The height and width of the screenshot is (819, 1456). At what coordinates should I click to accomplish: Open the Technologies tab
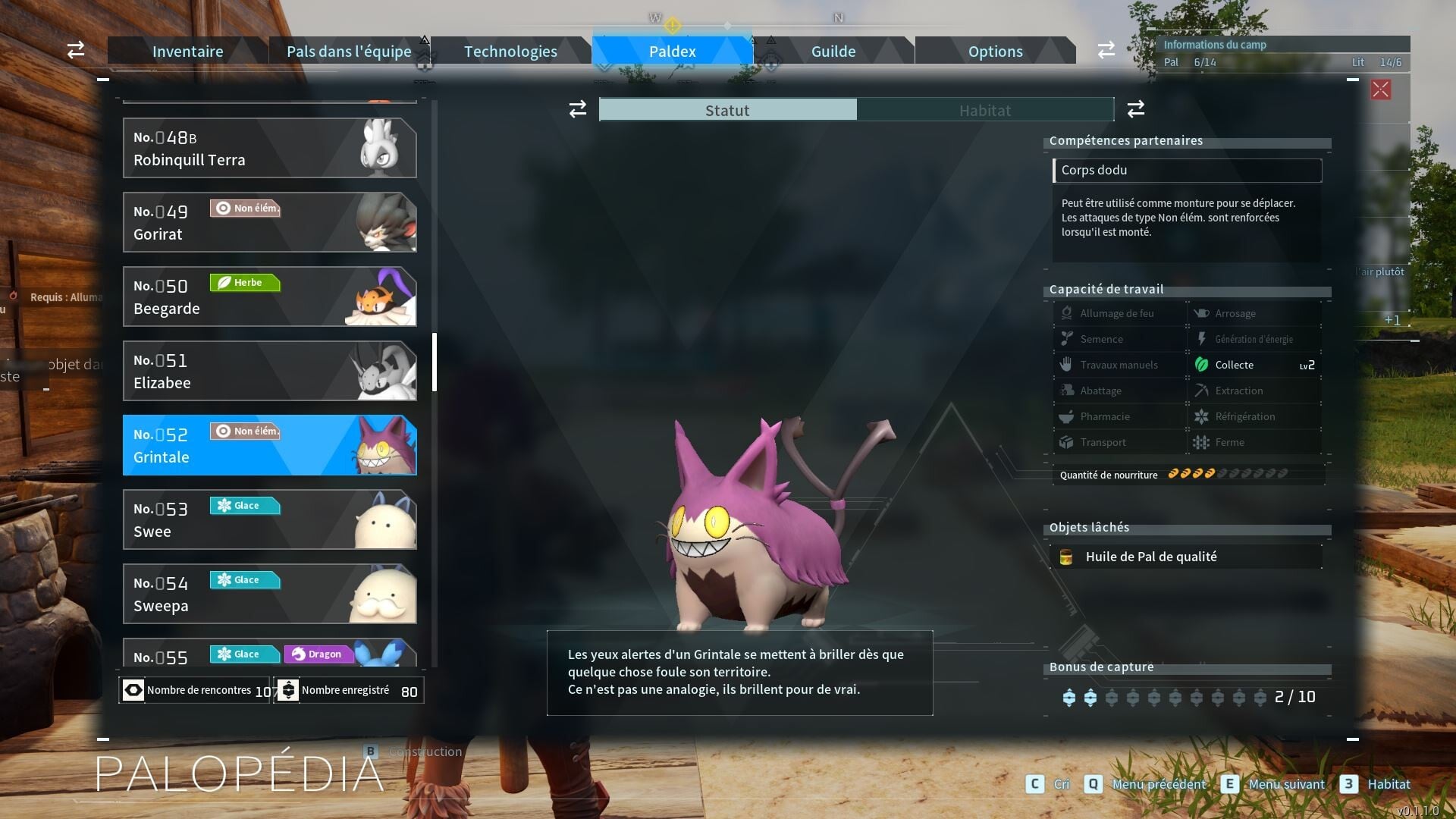[x=510, y=52]
